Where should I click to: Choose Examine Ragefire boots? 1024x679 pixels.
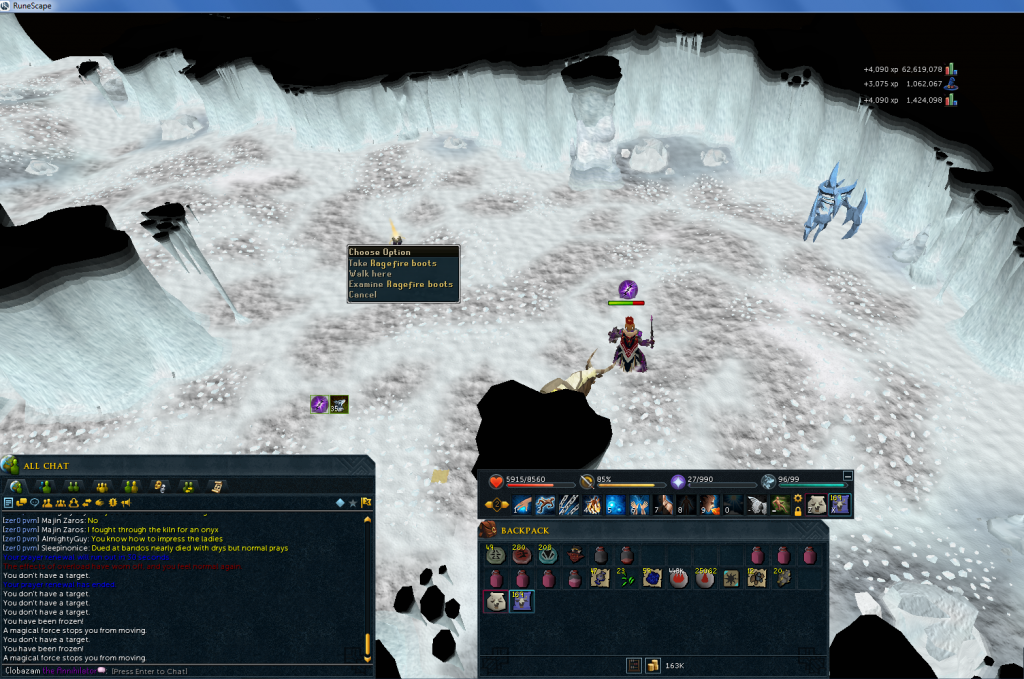[x=401, y=285]
